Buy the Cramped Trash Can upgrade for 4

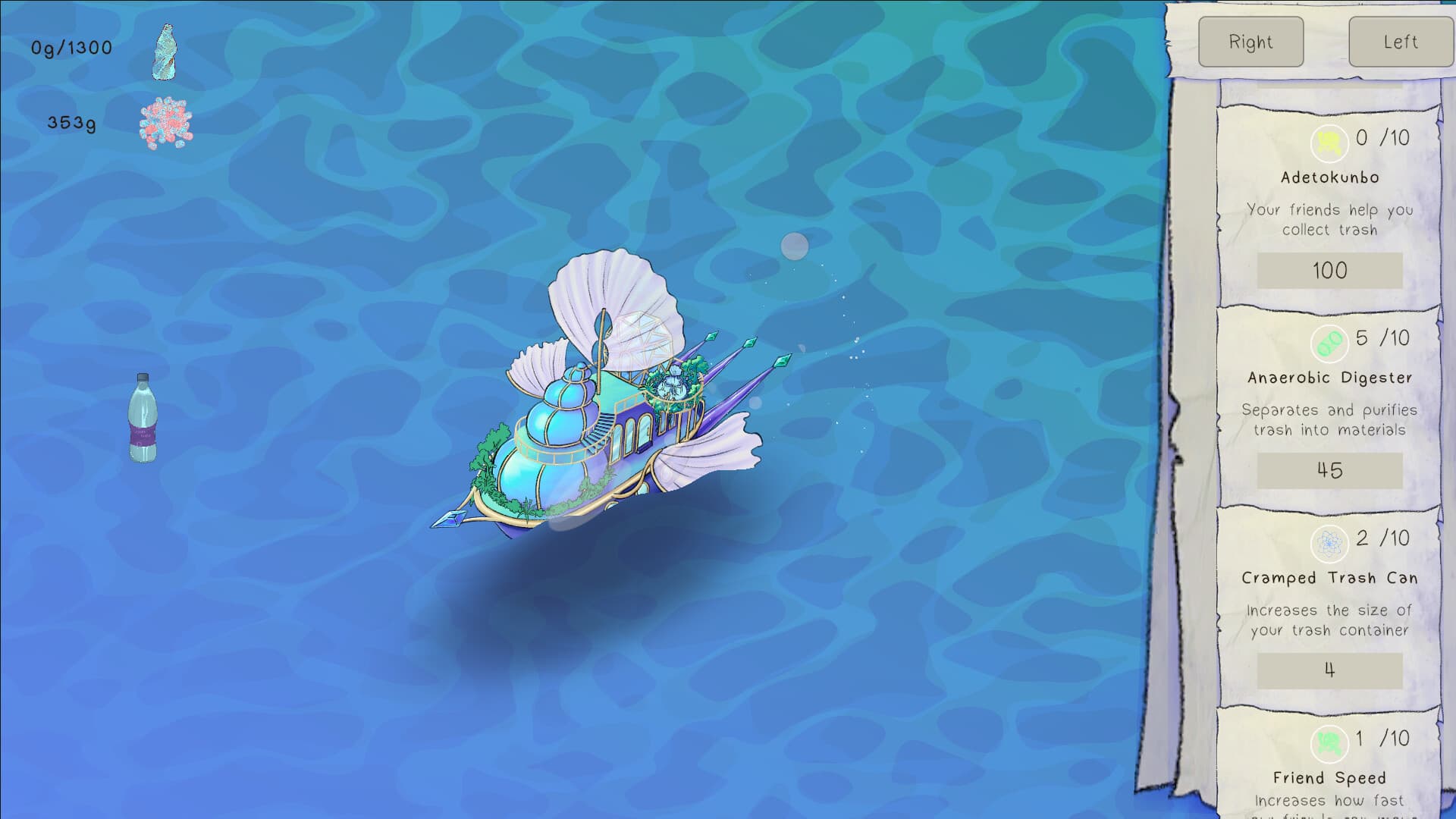[x=1328, y=670]
